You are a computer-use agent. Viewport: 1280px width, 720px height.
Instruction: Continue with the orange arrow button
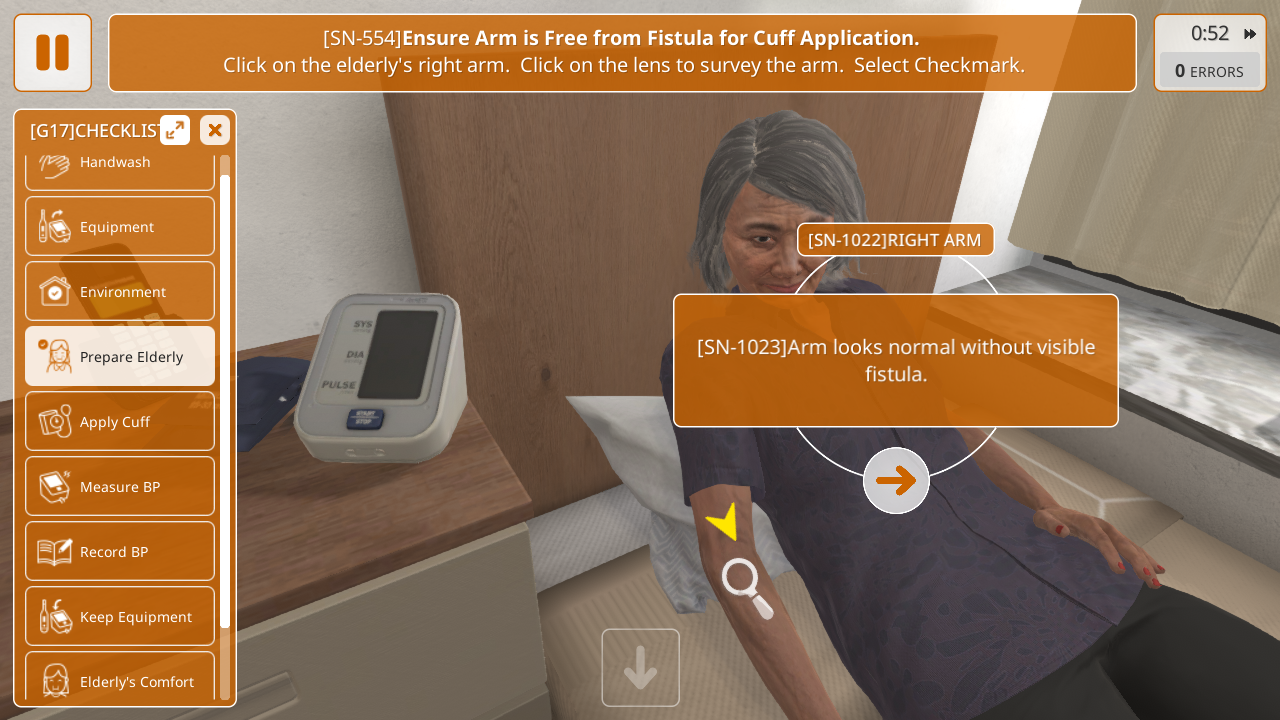click(896, 481)
